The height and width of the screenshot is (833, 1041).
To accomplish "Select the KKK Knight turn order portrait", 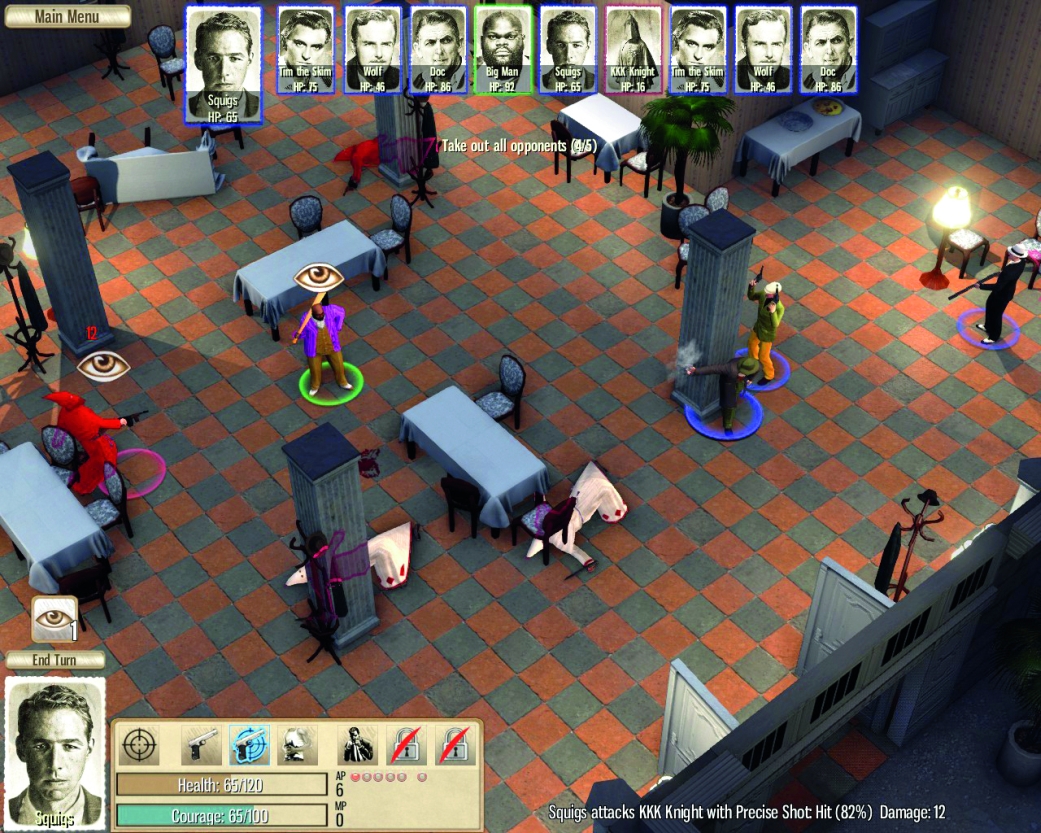I will point(634,50).
